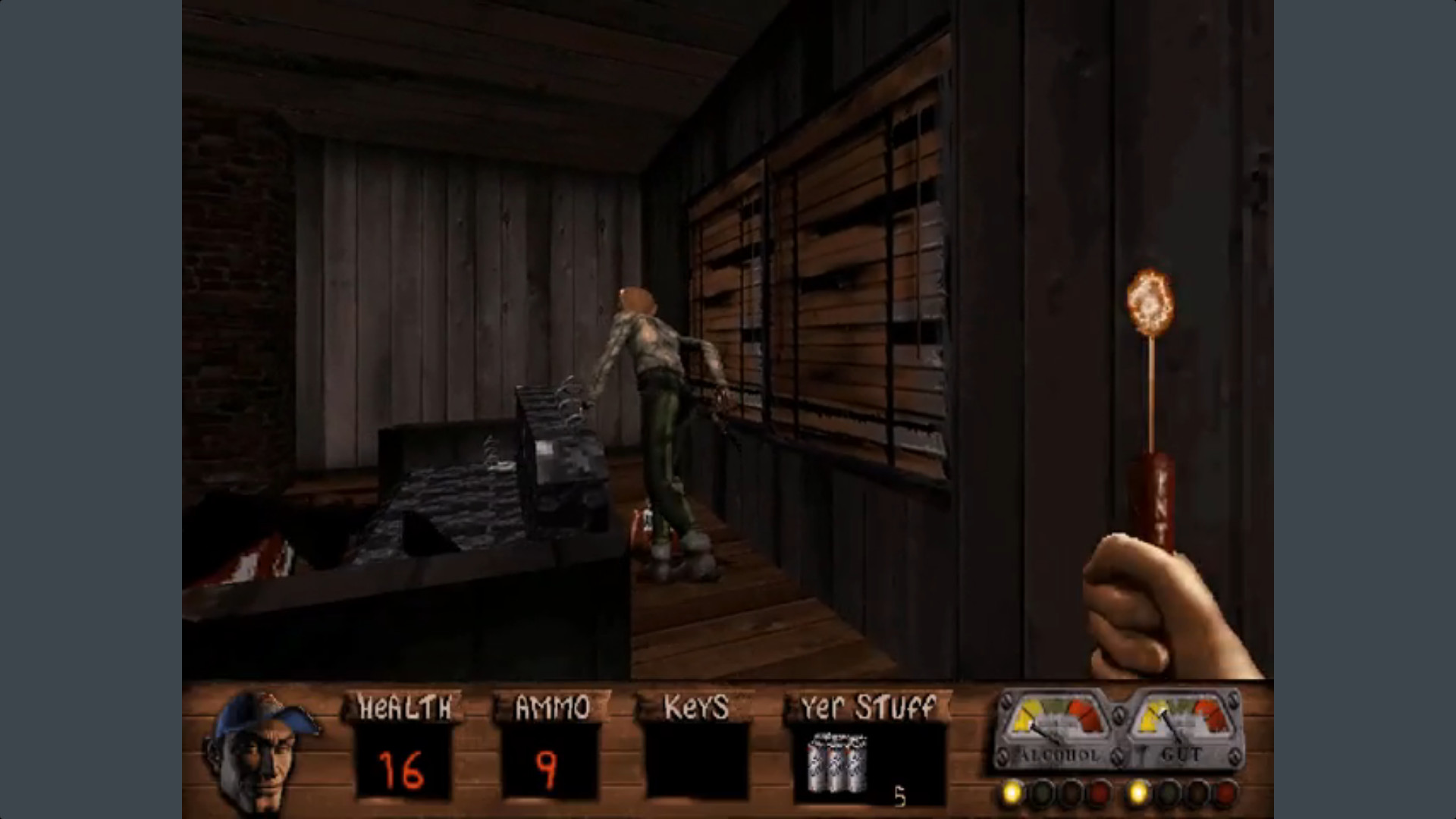
Task: Select the beer six-pack in Yer Stuff
Action: click(836, 766)
